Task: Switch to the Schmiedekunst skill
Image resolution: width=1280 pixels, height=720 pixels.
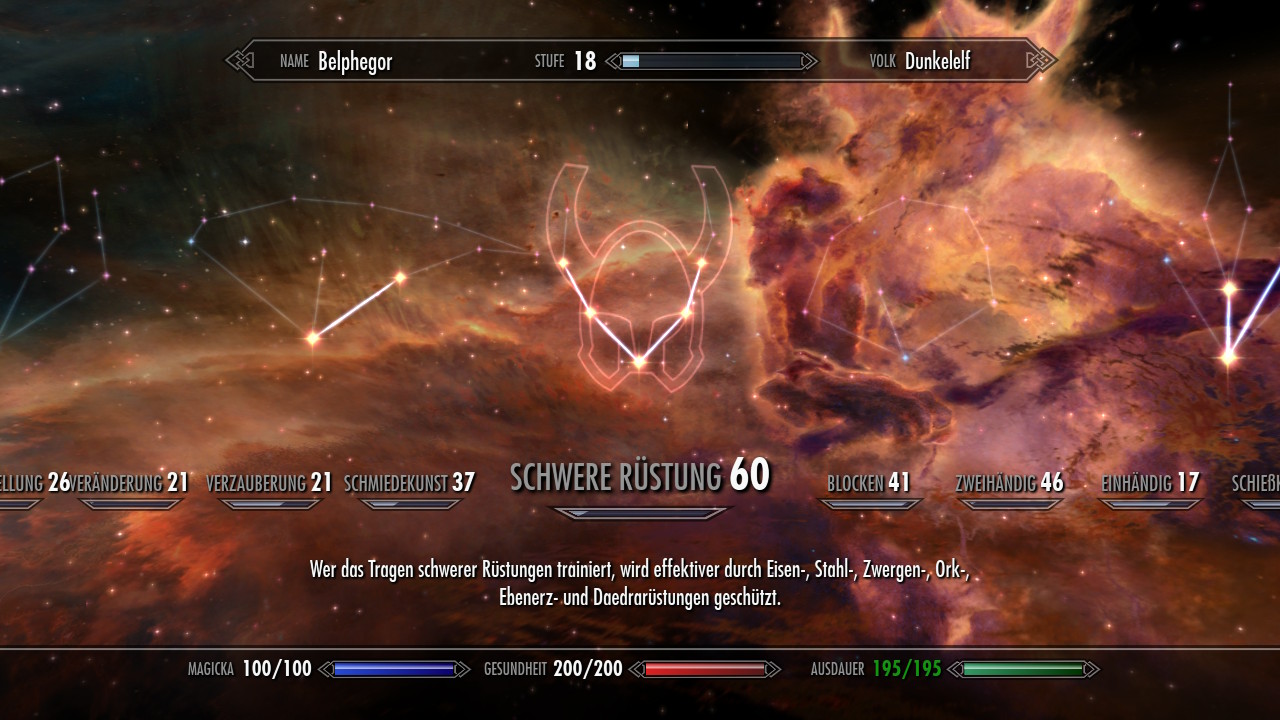Action: point(409,483)
